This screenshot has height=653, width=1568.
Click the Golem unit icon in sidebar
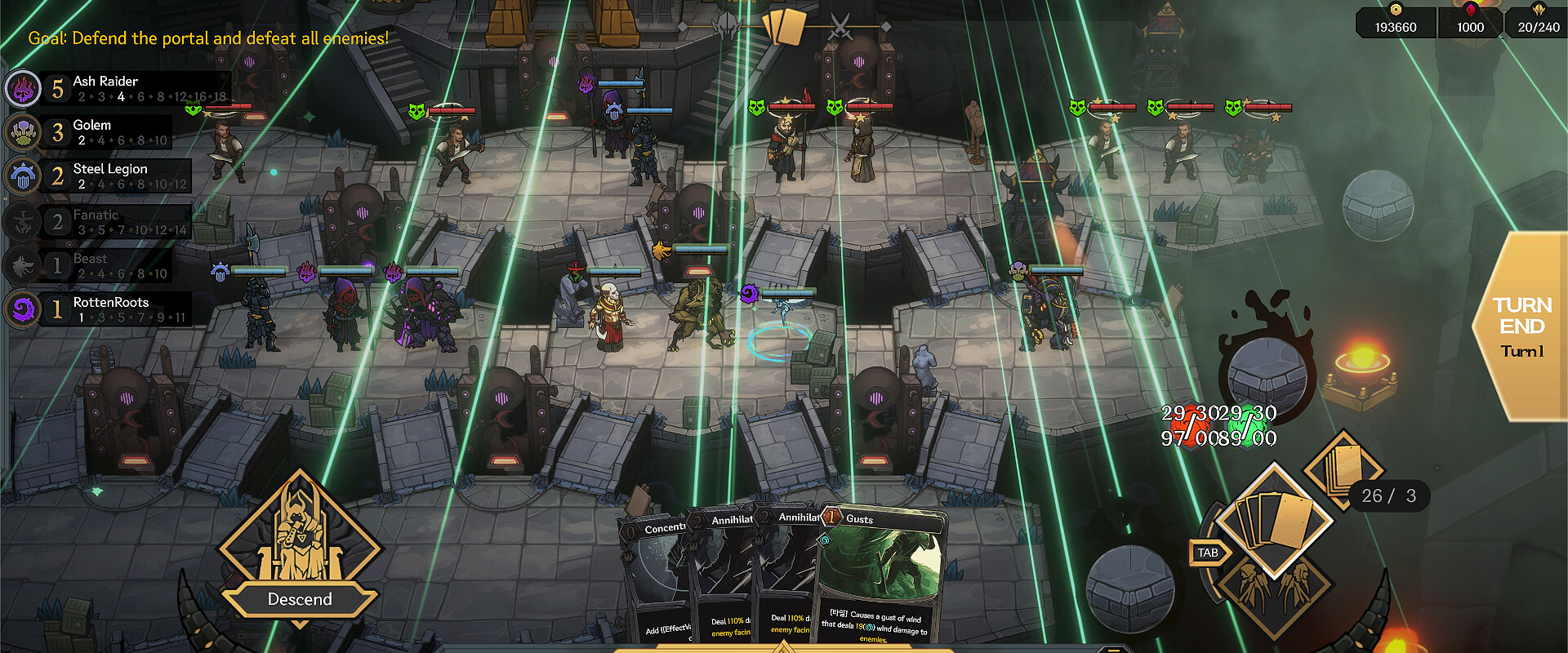[x=24, y=132]
